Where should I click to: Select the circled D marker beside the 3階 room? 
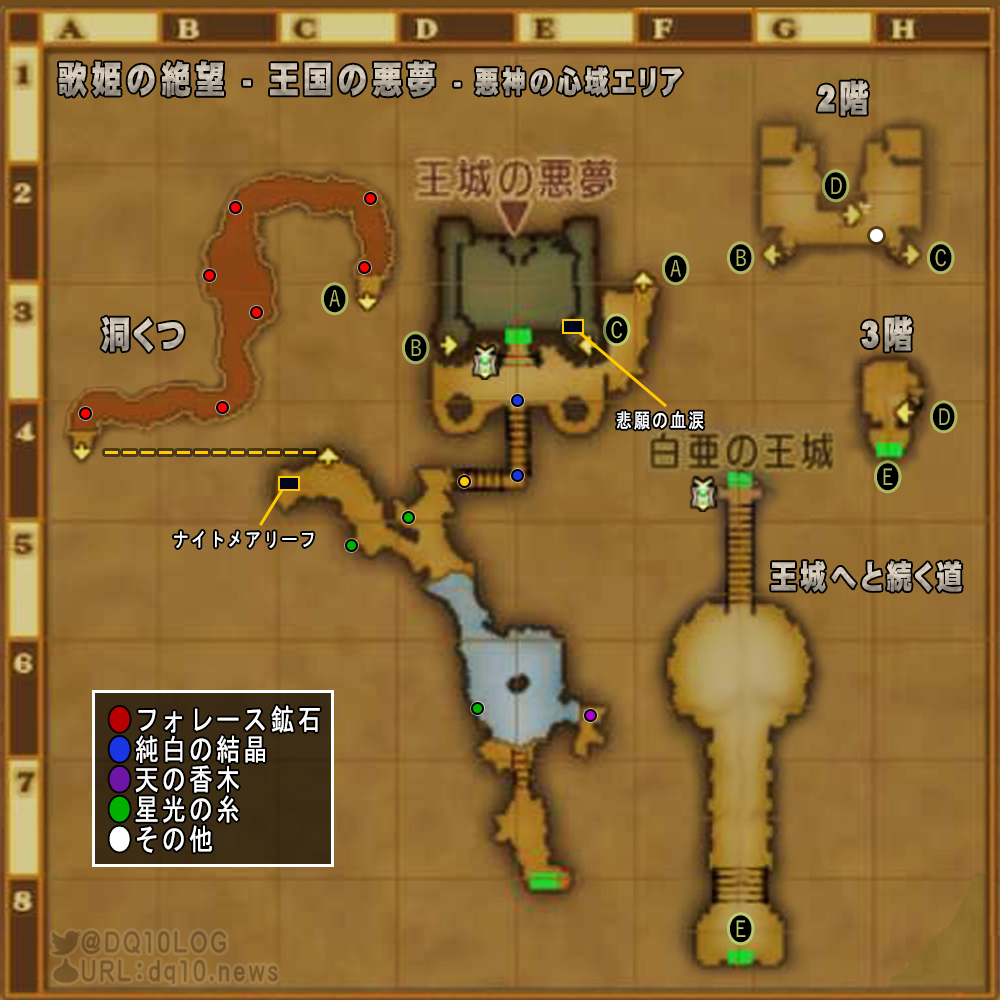click(943, 416)
